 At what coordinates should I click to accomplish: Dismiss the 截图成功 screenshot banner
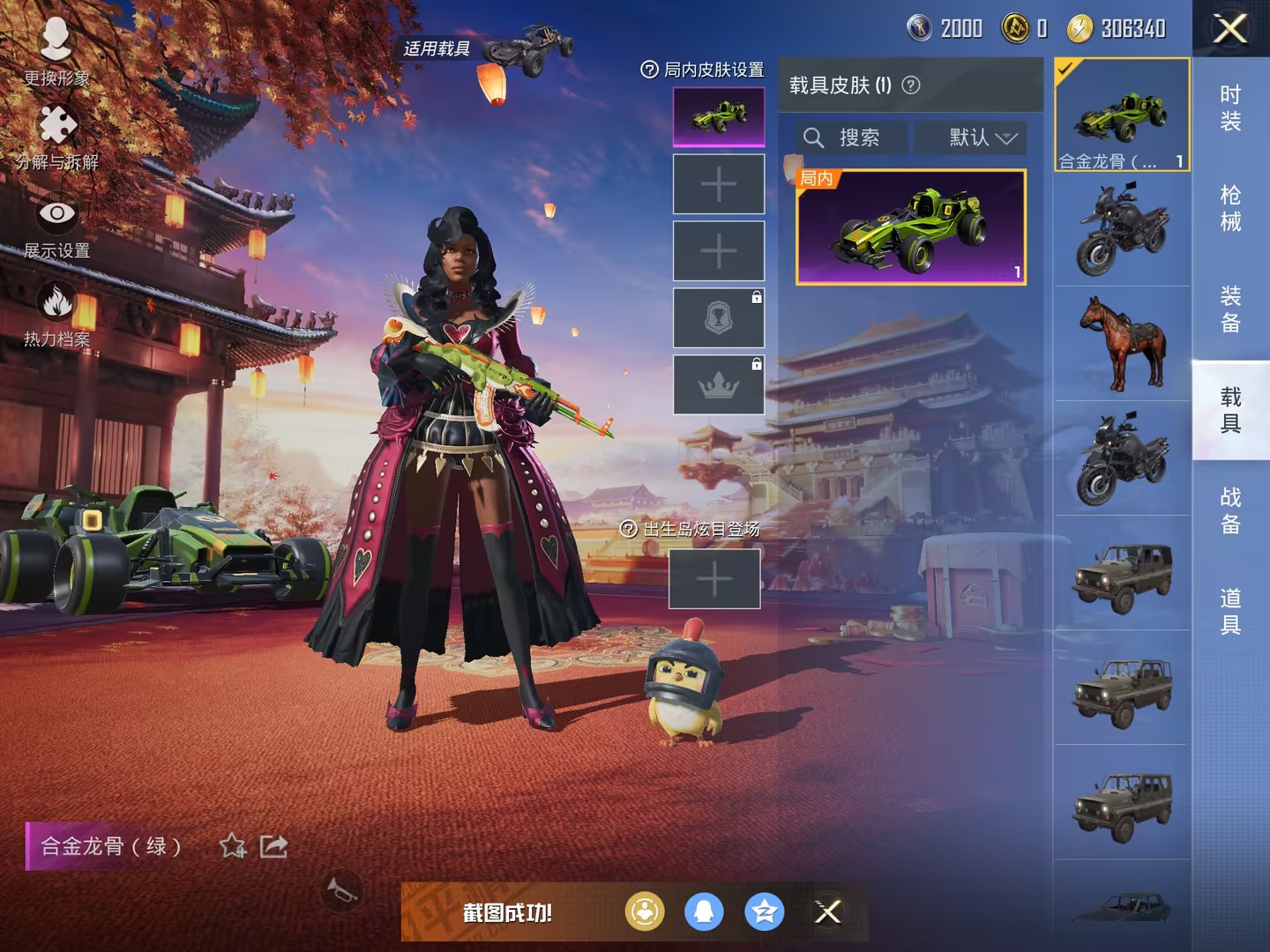coord(827,911)
